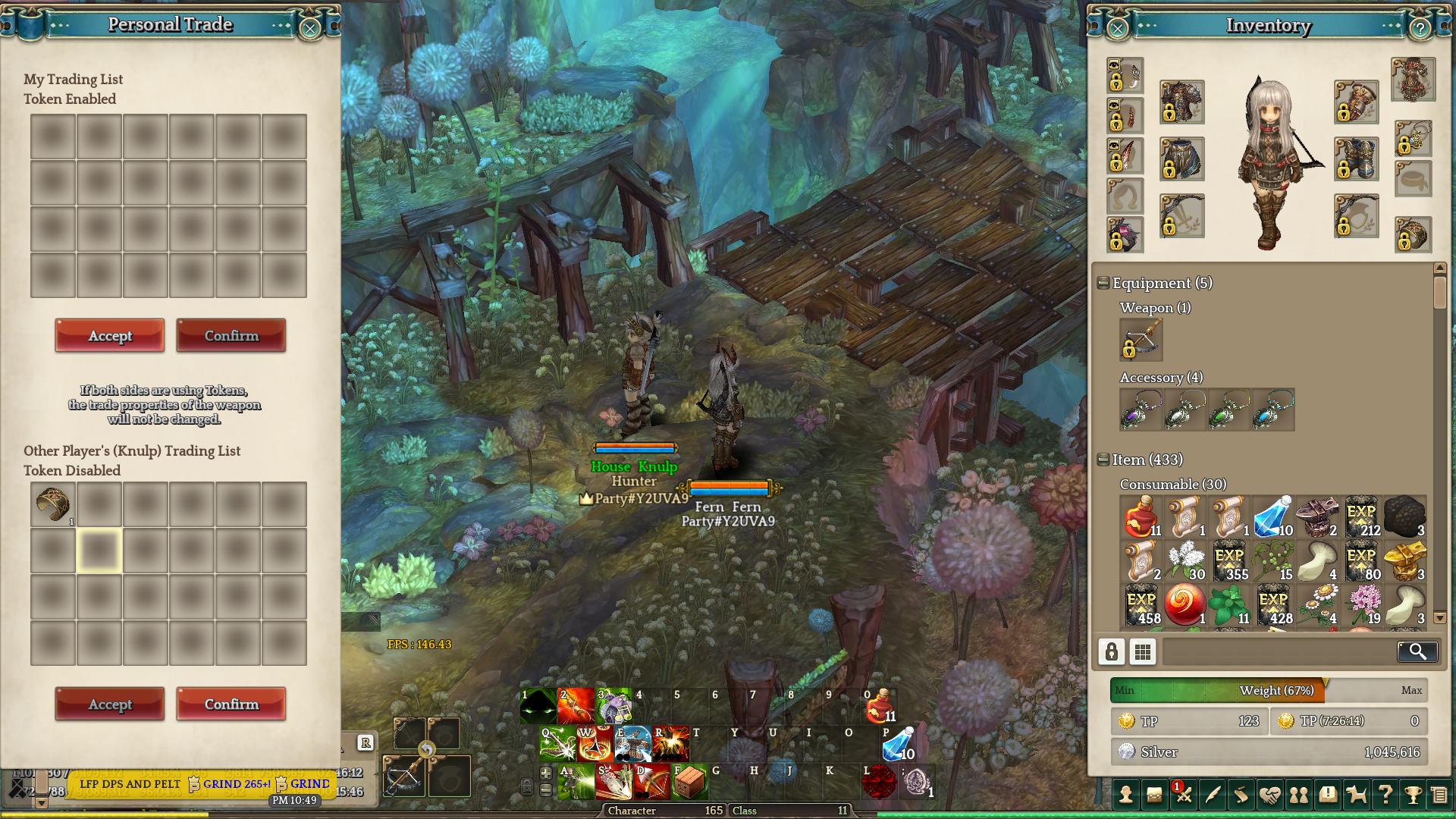Choose the EXP card numbered 212
Viewport: 1456px width, 819px height.
1361,516
